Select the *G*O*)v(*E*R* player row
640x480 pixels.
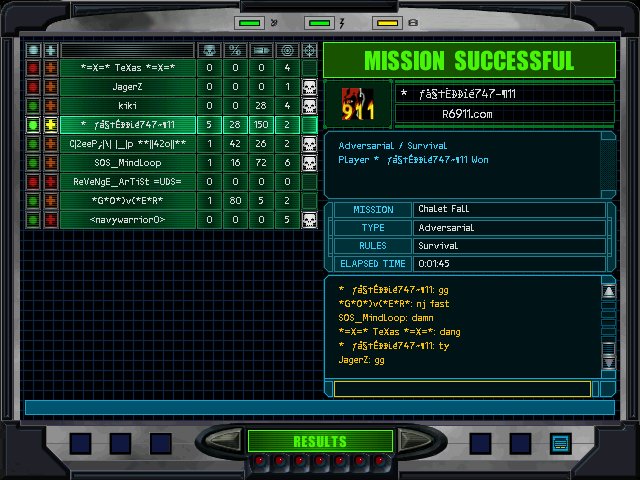point(127,201)
